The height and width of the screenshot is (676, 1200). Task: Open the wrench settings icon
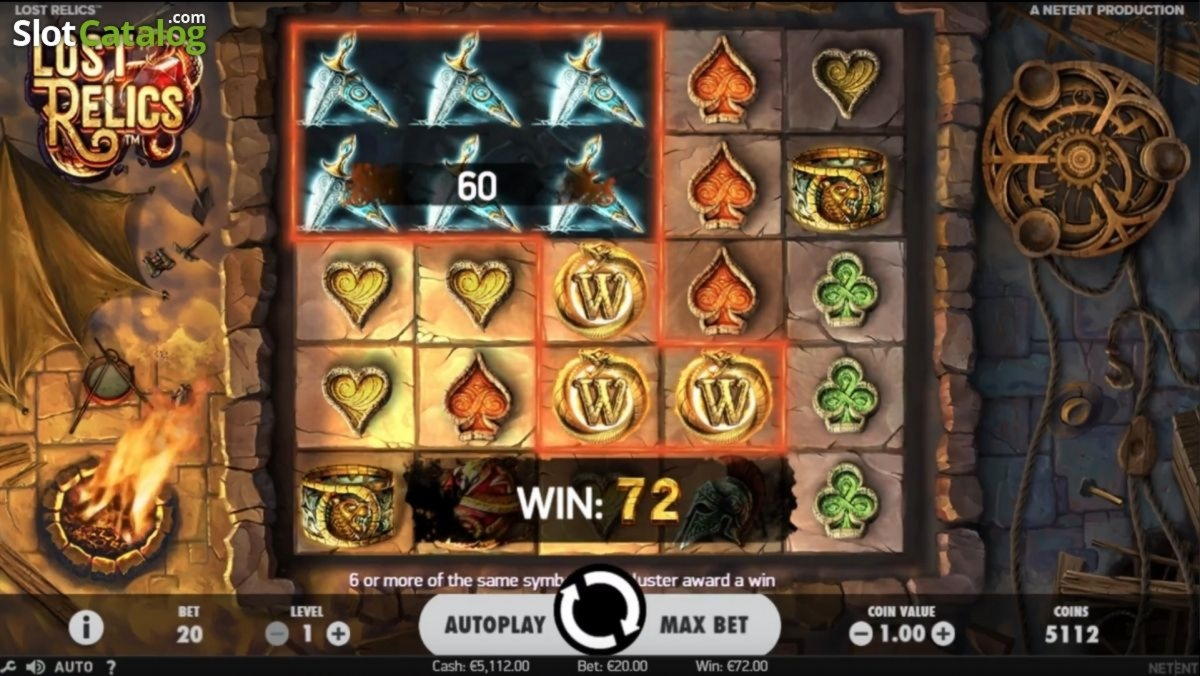tap(9, 667)
